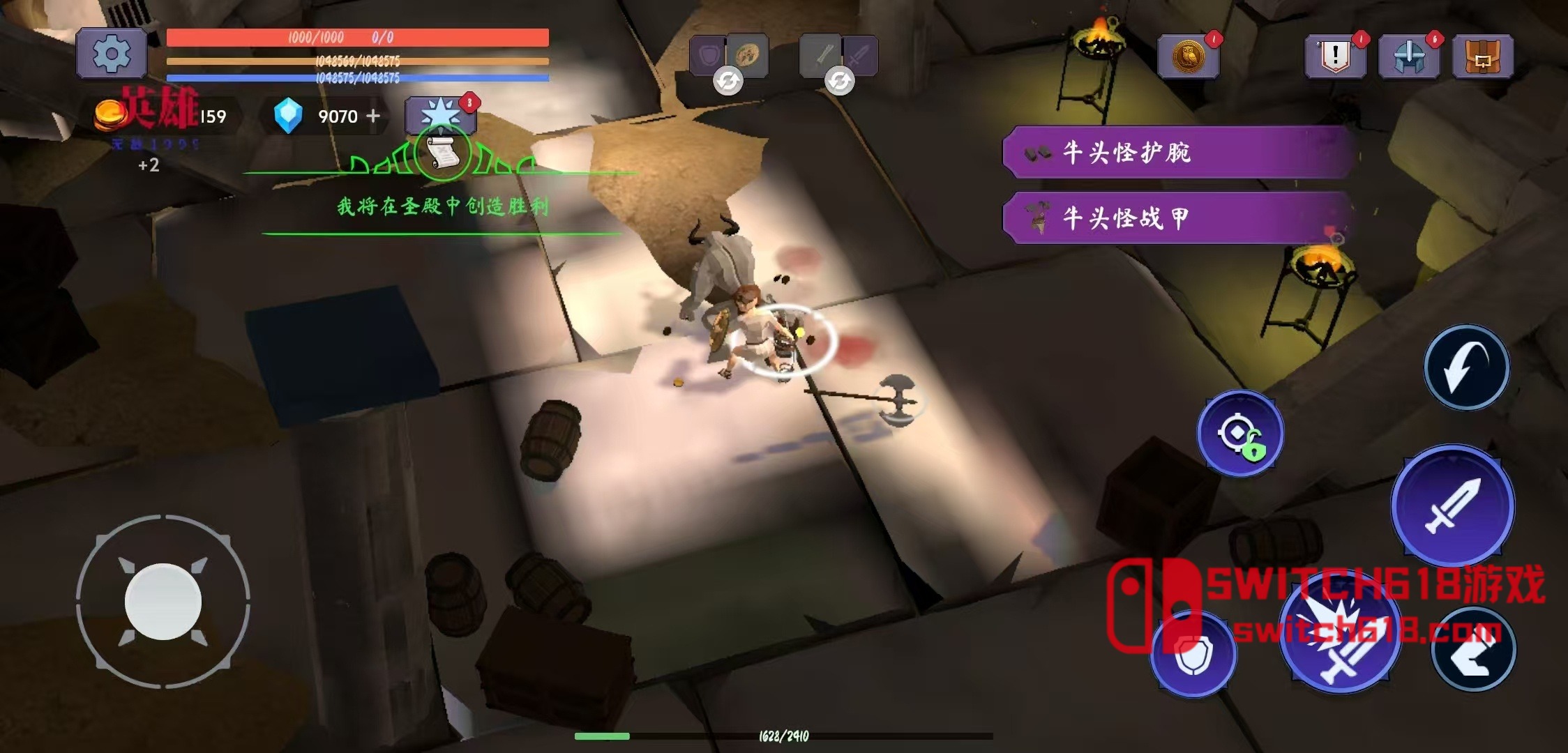The width and height of the screenshot is (1568, 753).
Task: Open the exclamation shield alerts
Action: pyautogui.click(x=1335, y=56)
